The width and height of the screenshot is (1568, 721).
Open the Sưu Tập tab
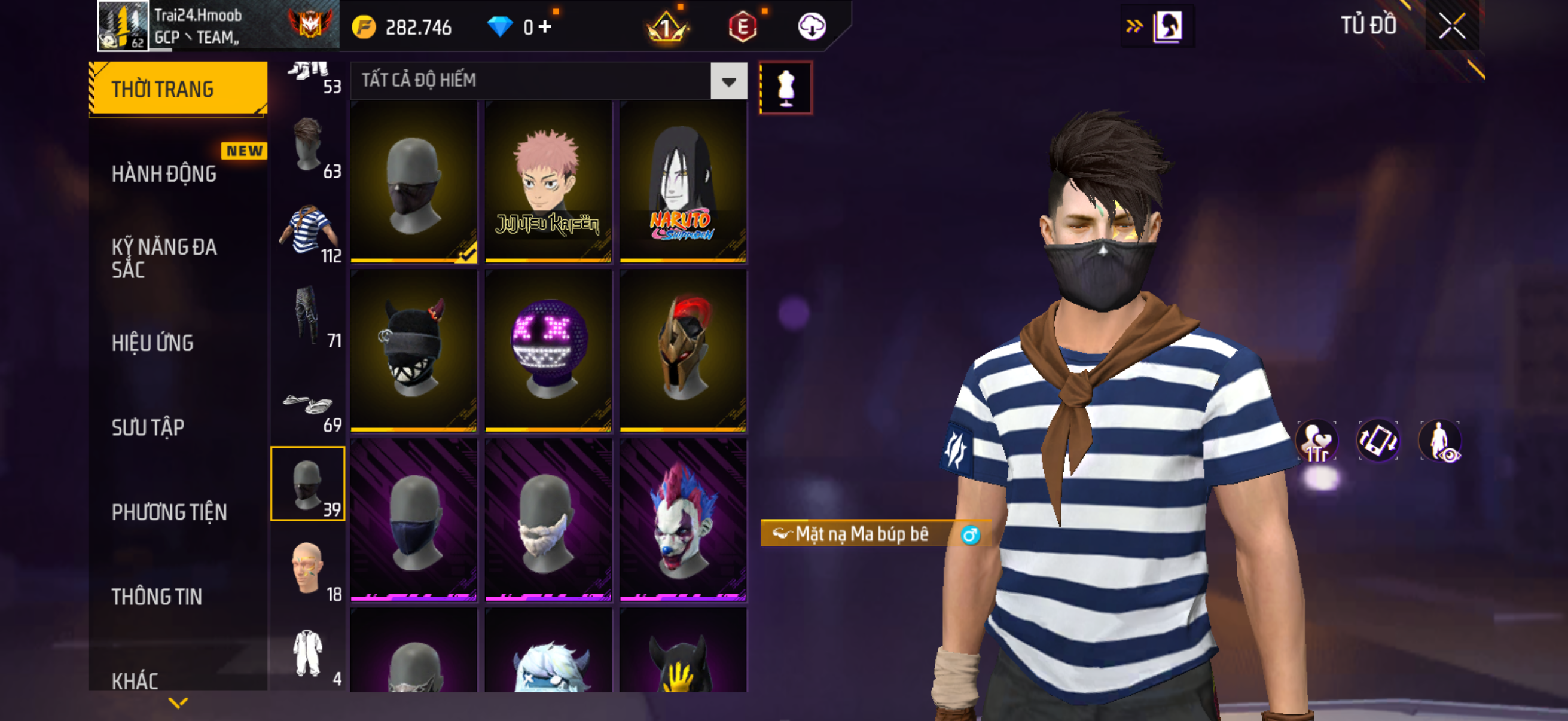click(148, 427)
